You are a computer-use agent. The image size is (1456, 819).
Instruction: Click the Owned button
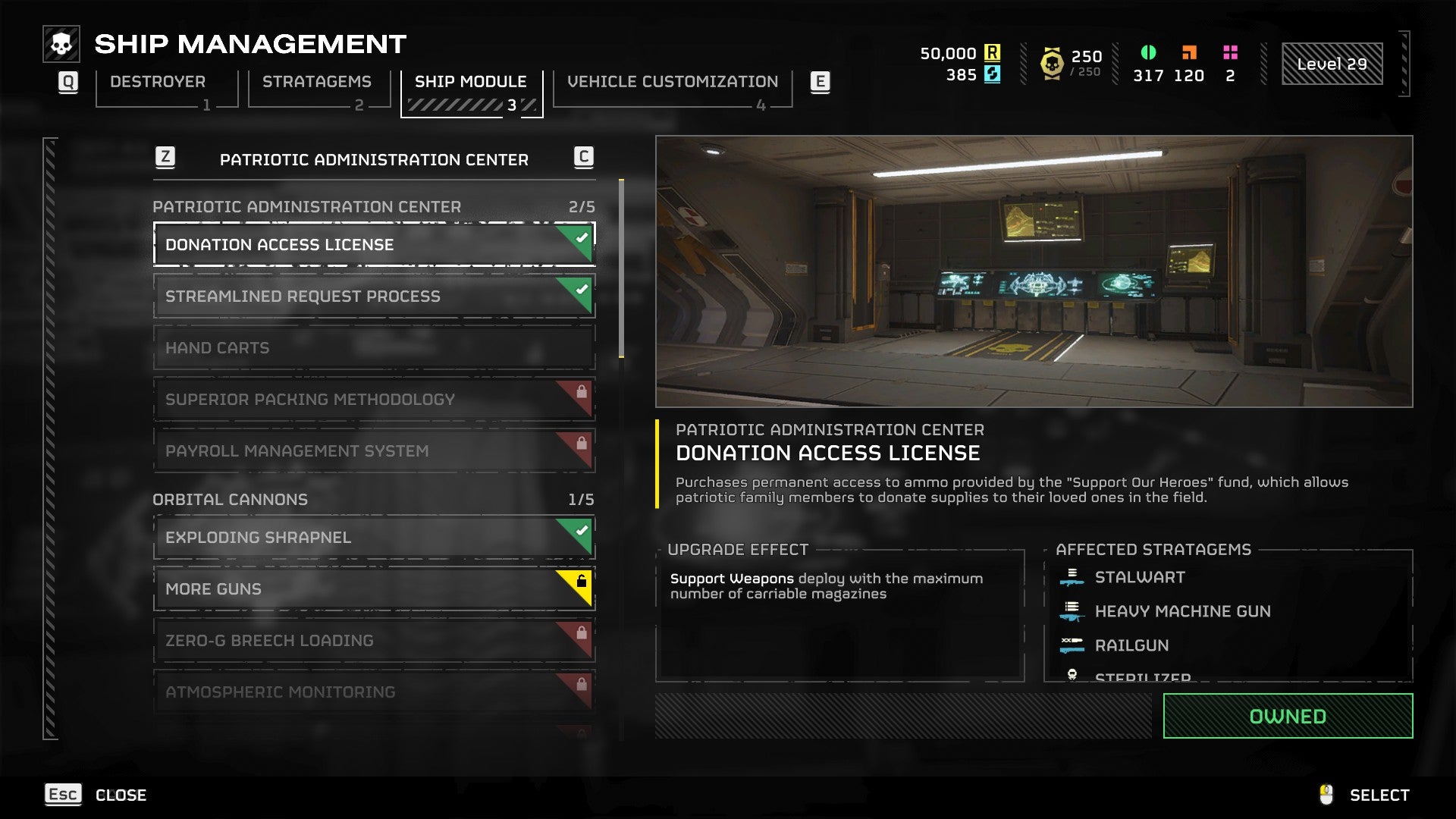click(x=1287, y=716)
